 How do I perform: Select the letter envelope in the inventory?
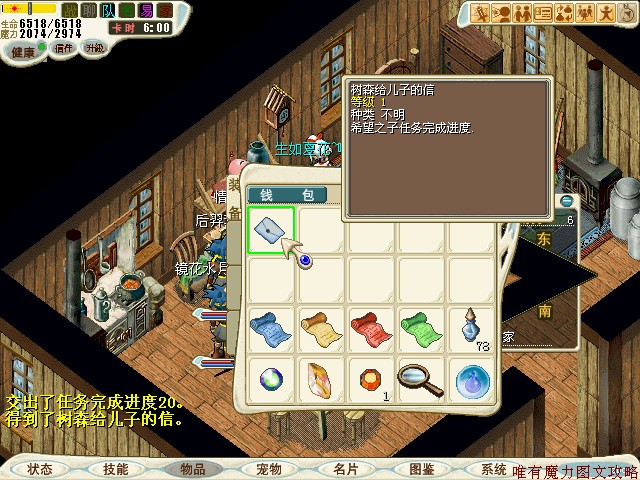[271, 231]
